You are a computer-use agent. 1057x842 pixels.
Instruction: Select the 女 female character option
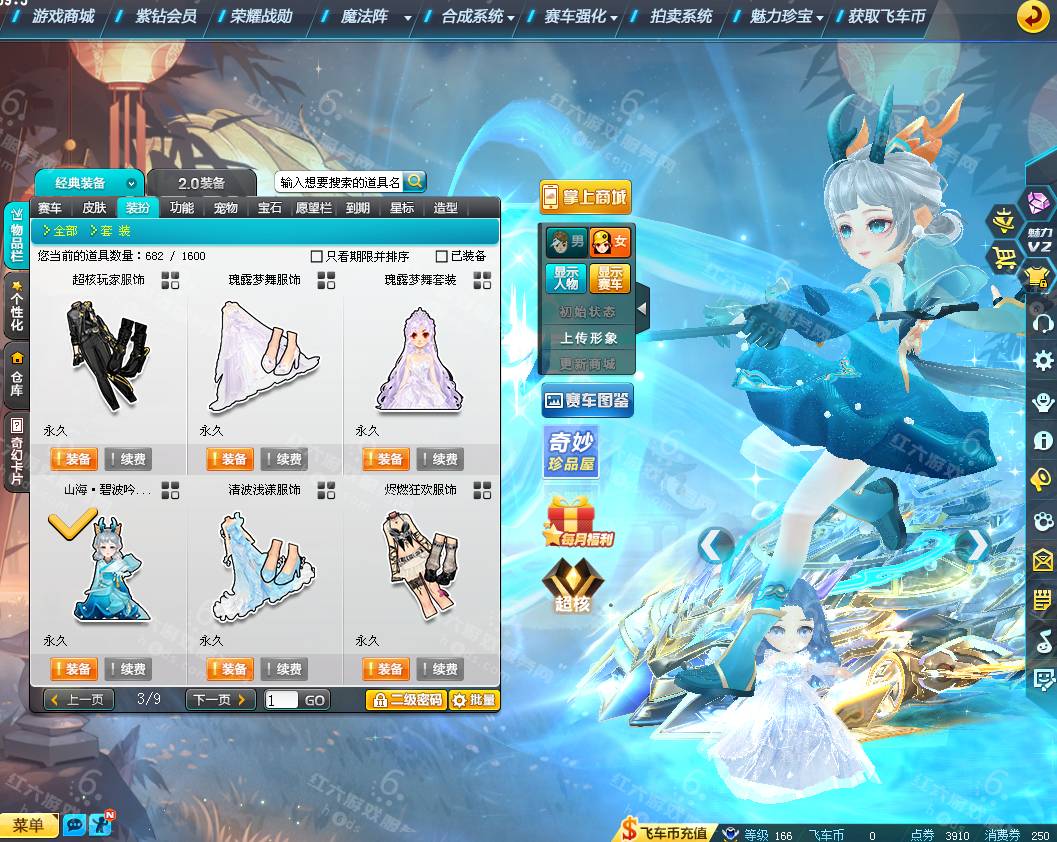pyautogui.click(x=610, y=242)
